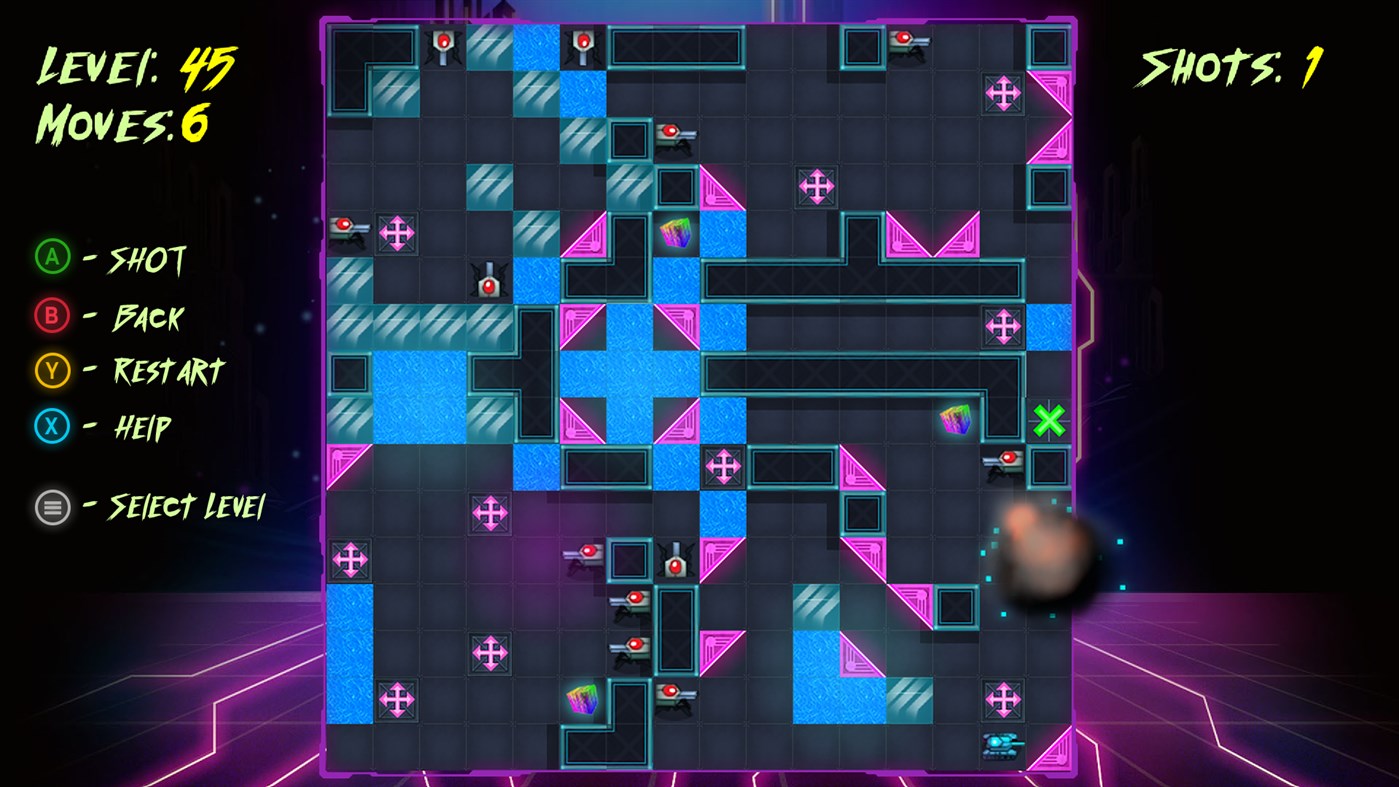The width and height of the screenshot is (1399, 787).
Task: Select the teleporter above the center water cross
Action: click(817, 186)
